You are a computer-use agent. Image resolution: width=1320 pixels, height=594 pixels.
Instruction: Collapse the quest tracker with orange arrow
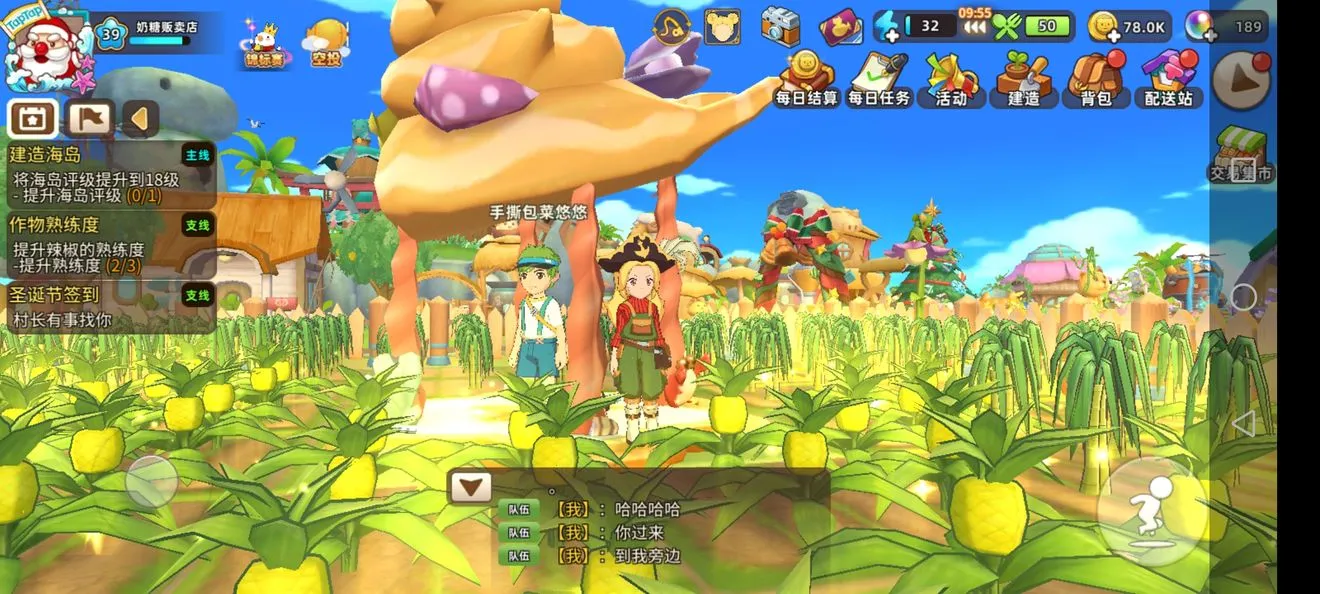140,119
